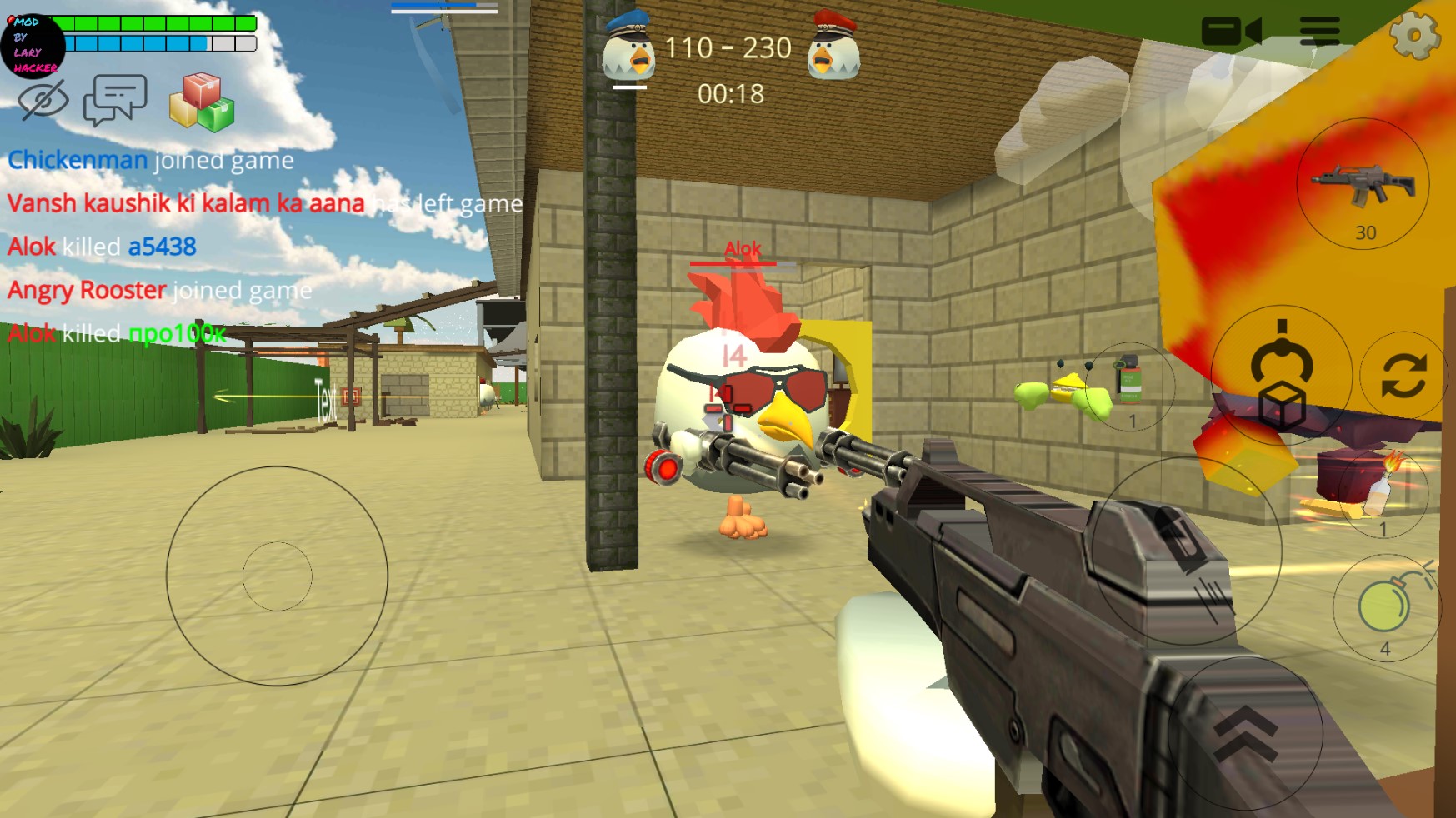
Task: Tap the molotov cocktail icon
Action: coord(1382,491)
